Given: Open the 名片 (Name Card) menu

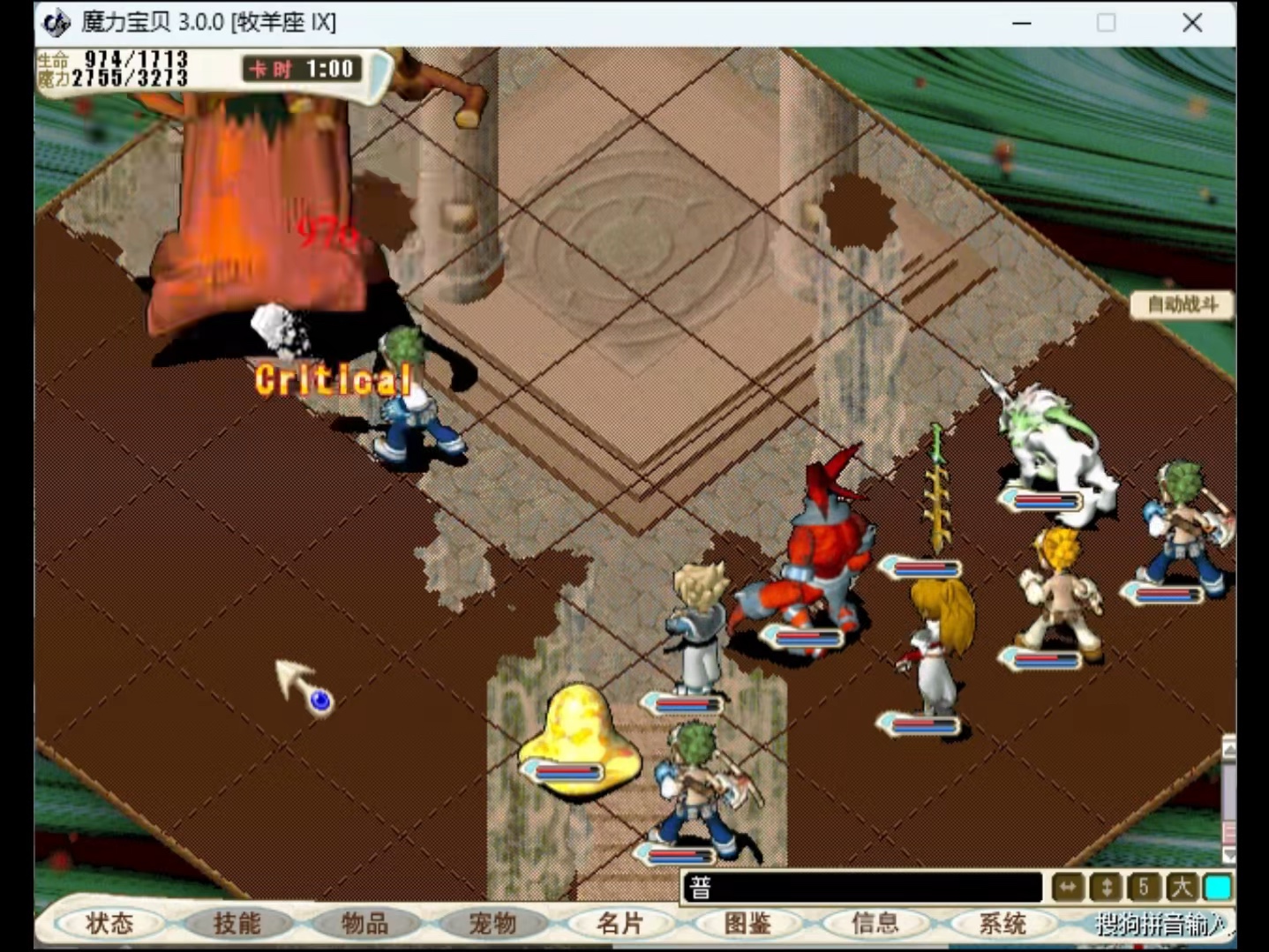Looking at the screenshot, I should pyautogui.click(x=620, y=924).
